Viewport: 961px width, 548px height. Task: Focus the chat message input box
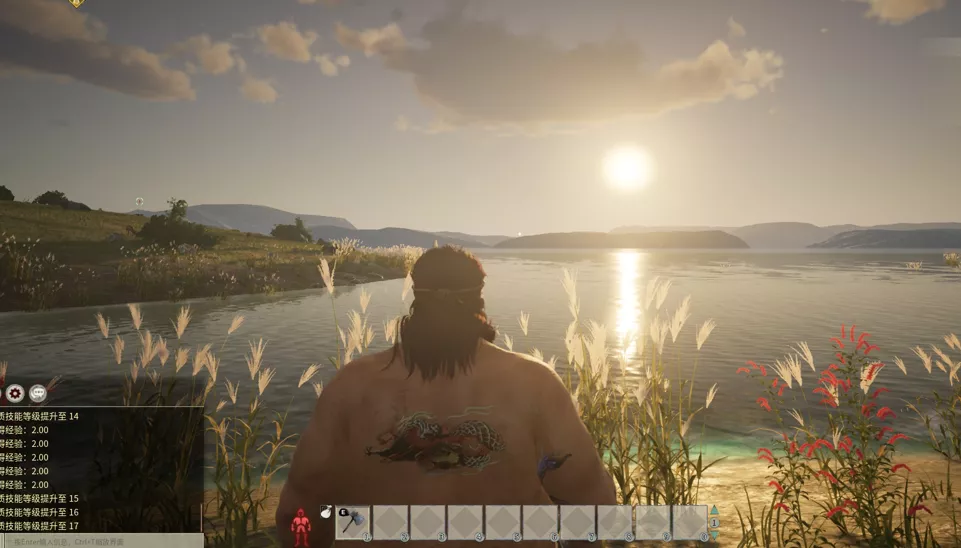click(100, 541)
